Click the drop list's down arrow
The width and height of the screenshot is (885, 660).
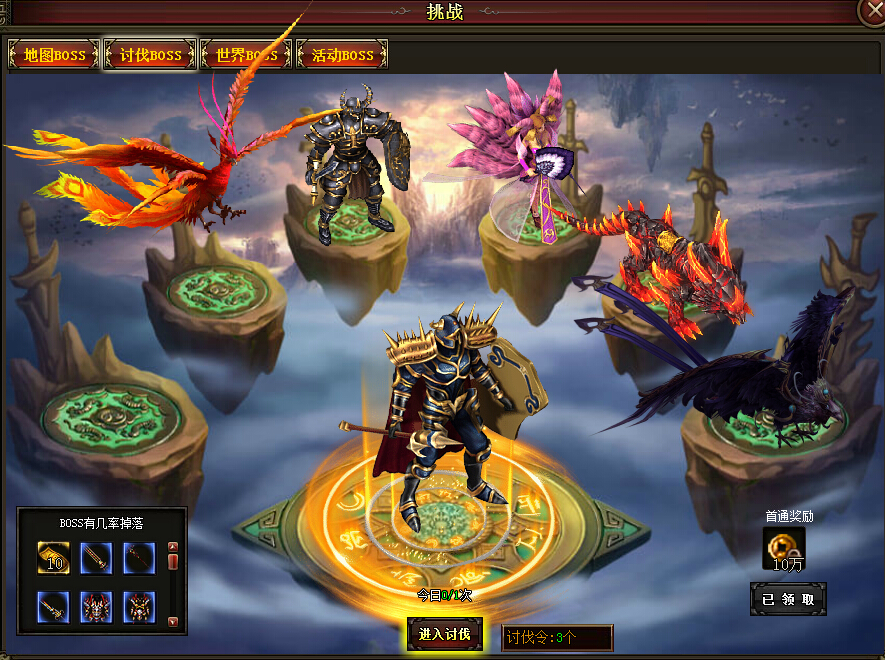point(172,622)
